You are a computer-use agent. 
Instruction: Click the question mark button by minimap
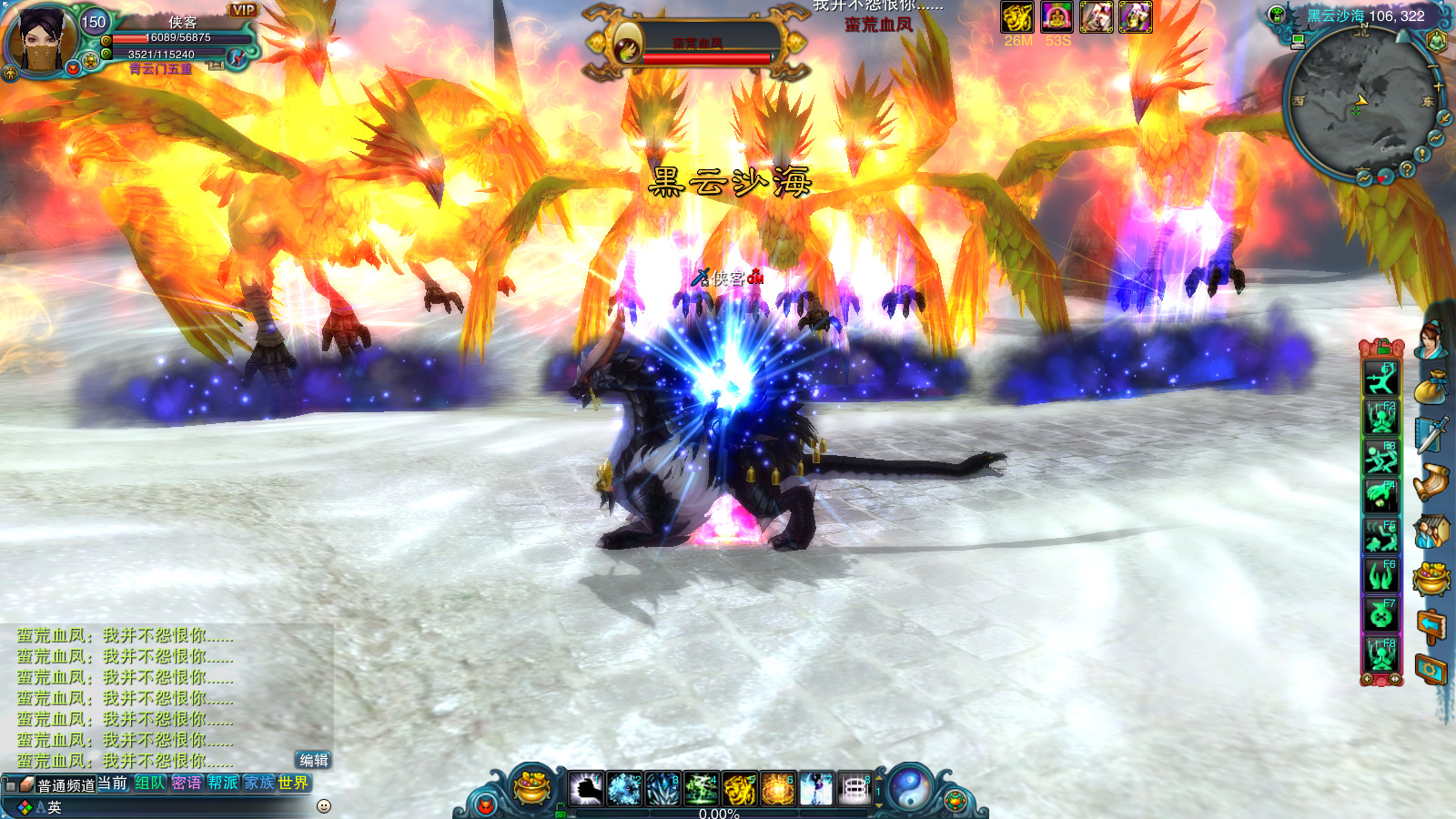[1407, 169]
